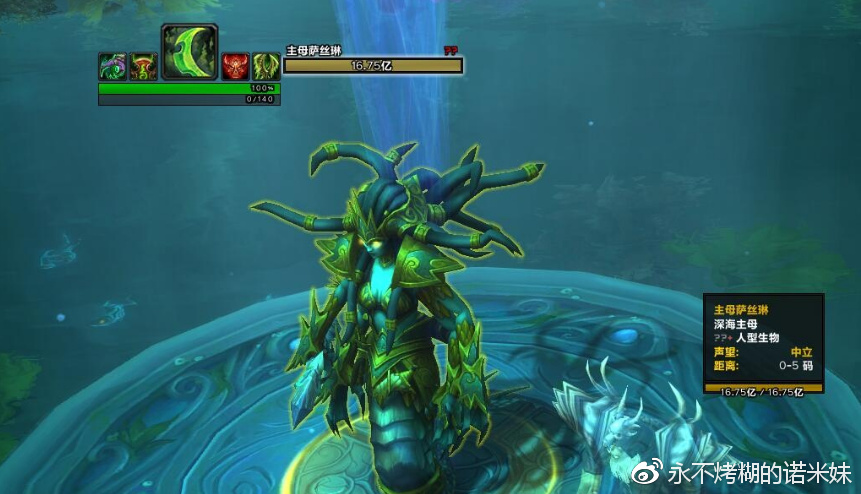Cast the red demon face ability
This screenshot has height=494, width=861.
click(235, 67)
